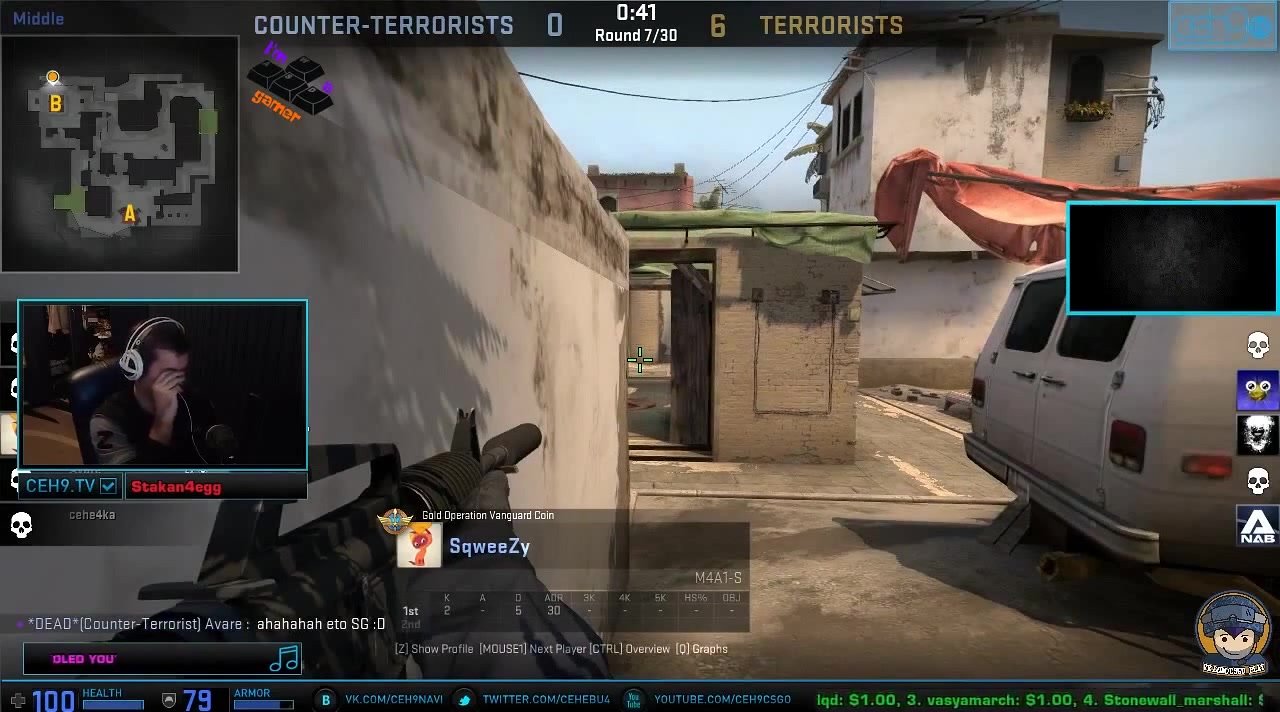Select bombsite A marker on the minimap
The width and height of the screenshot is (1280, 712).
129,213
